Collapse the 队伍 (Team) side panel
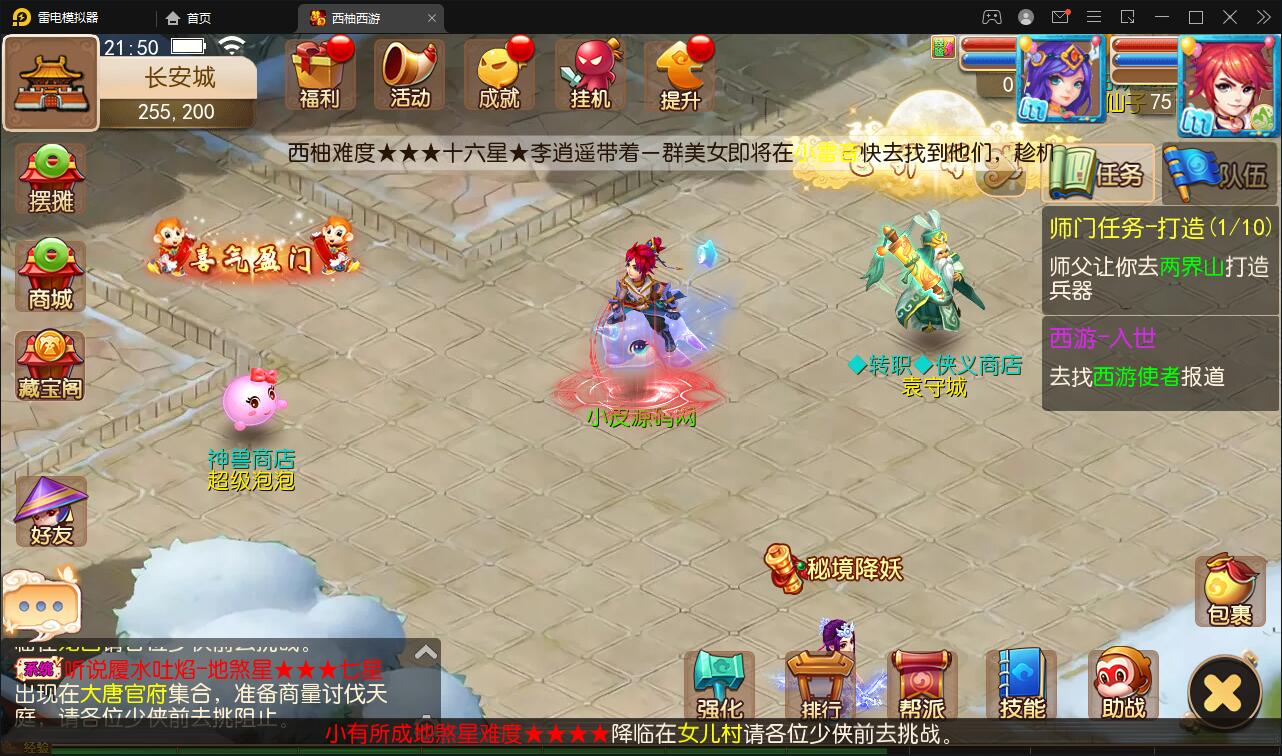 coord(1219,170)
